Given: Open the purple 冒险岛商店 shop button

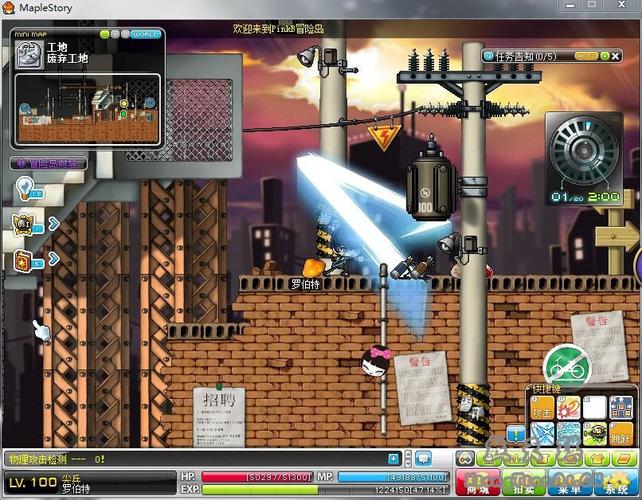Looking at the screenshot, I should click(x=48, y=163).
